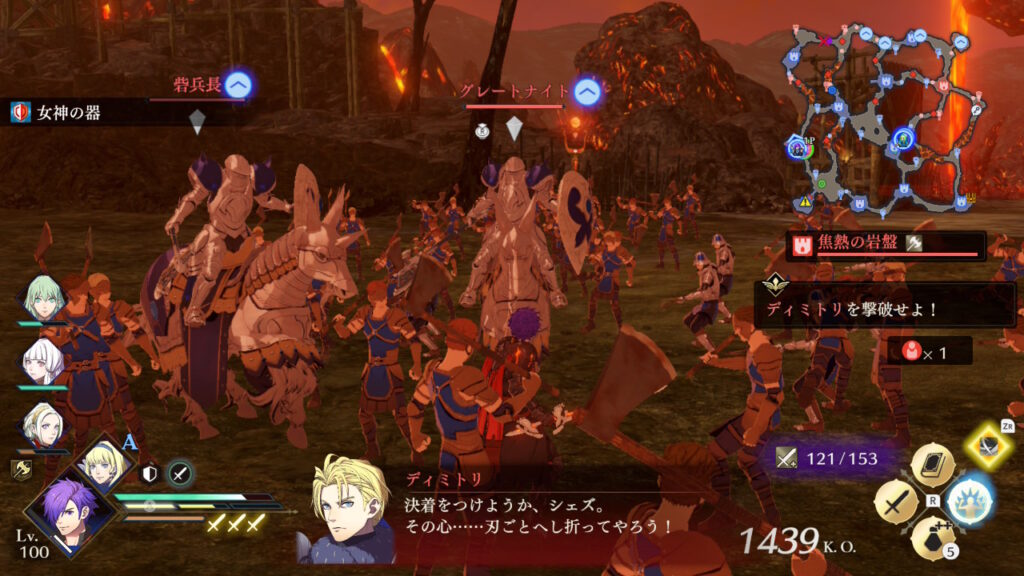Viewport: 1024px width, 576px height.
Task: Switch to the blonde adjutant portrait
Action: pyautogui.click(x=103, y=462)
